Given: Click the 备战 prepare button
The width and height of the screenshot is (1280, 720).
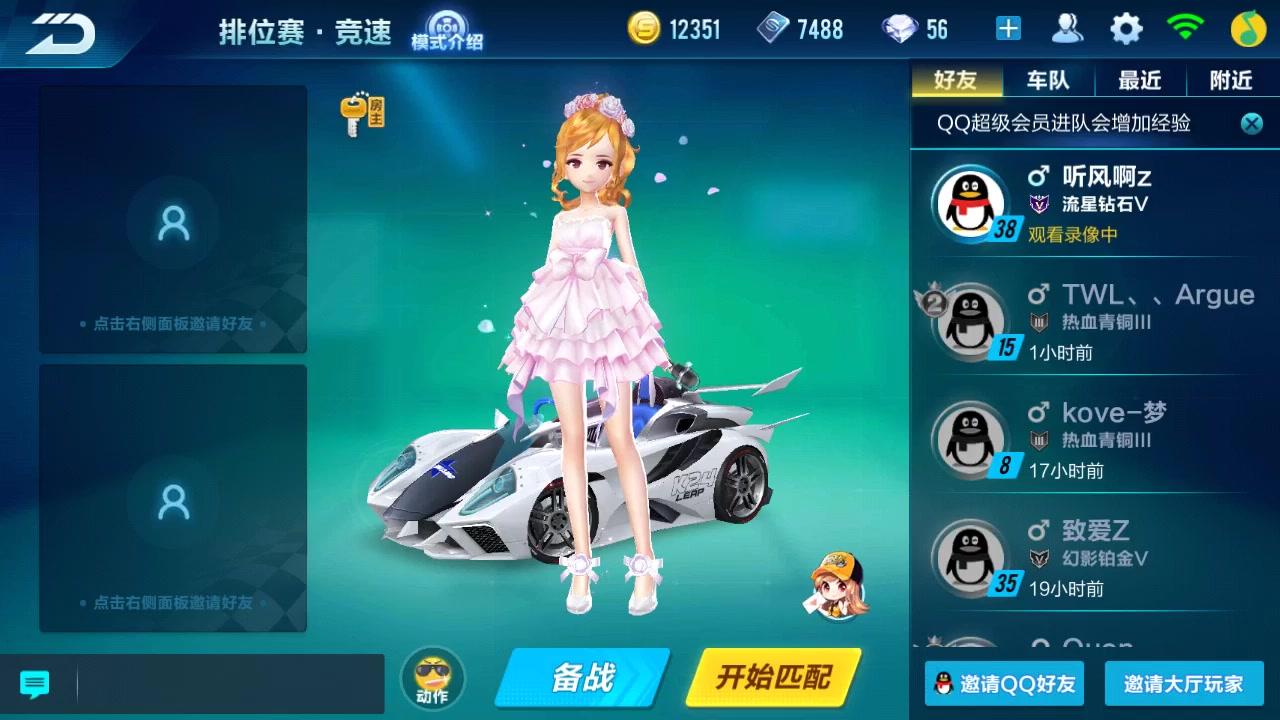Looking at the screenshot, I should pos(582,678).
